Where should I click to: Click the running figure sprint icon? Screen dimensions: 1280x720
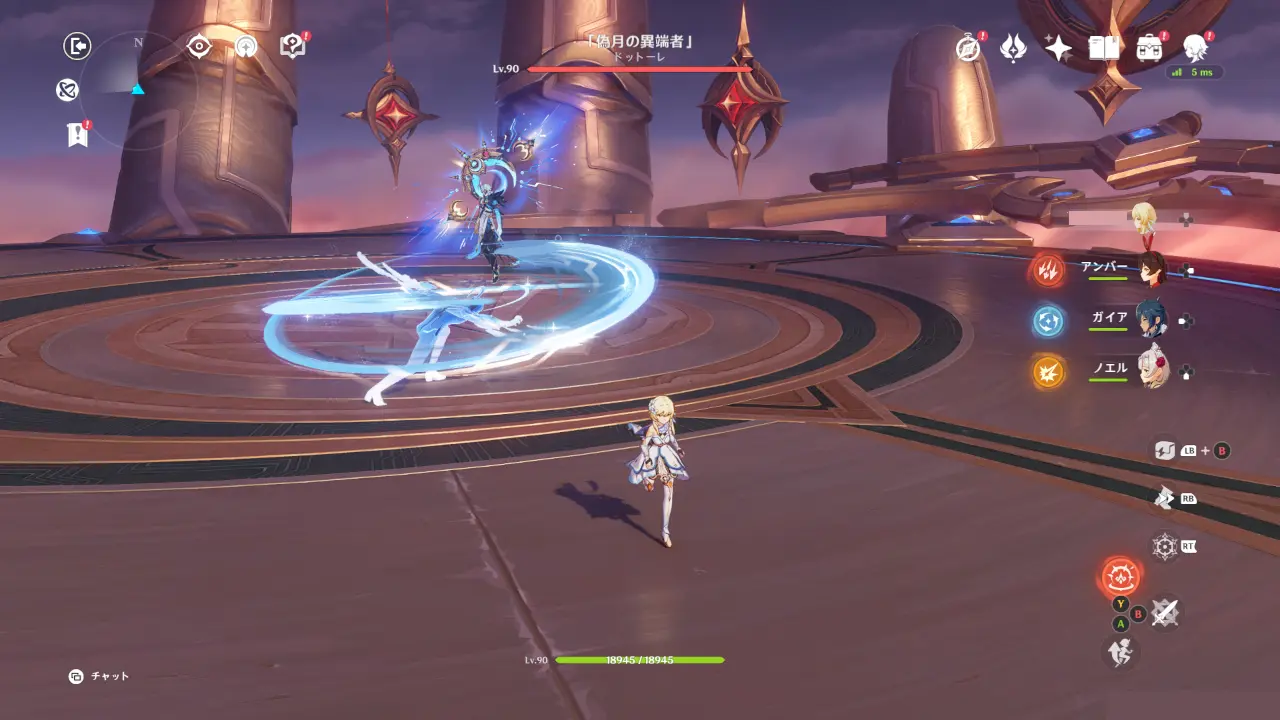click(1119, 652)
